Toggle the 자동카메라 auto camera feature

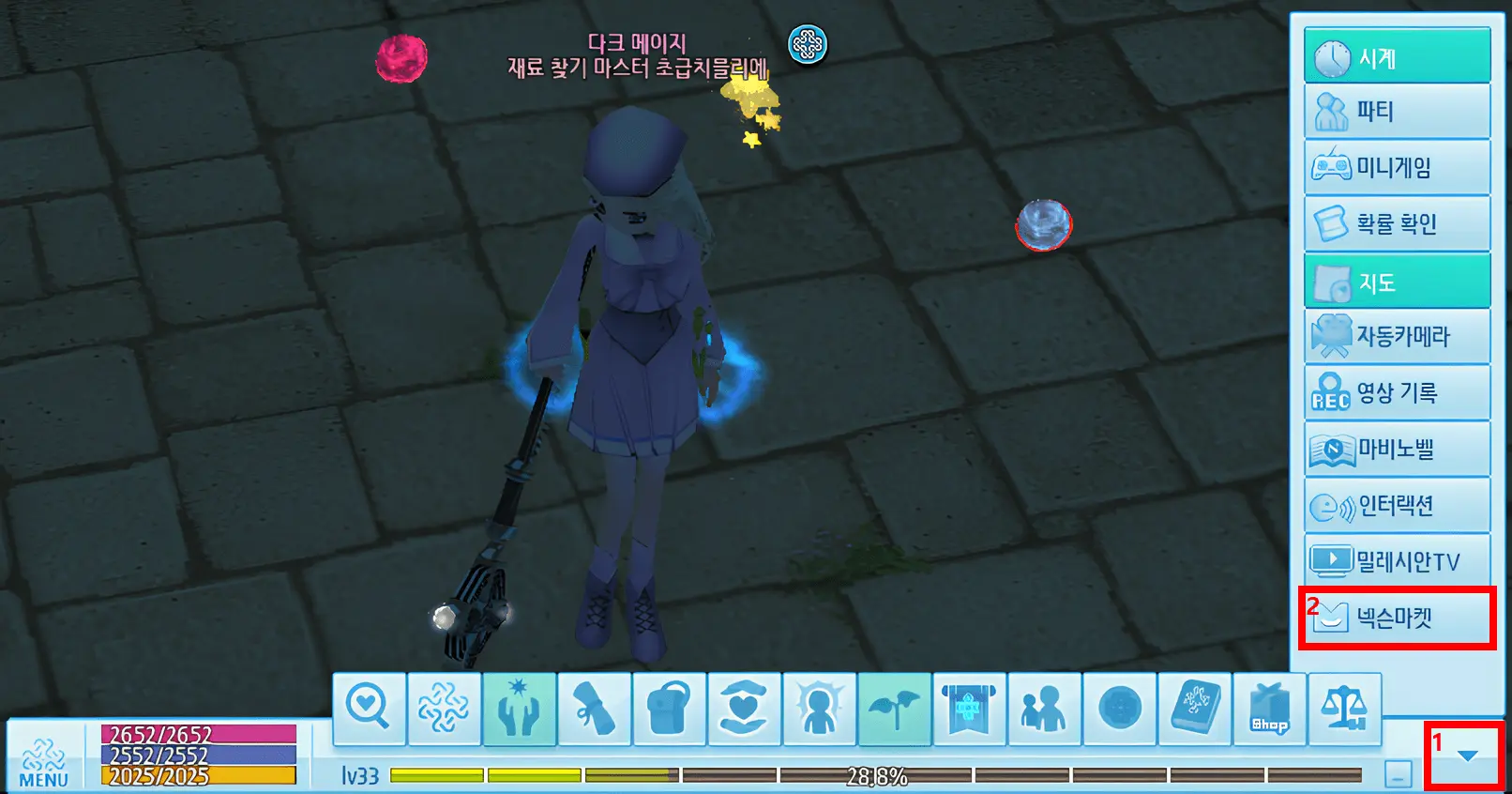click(x=1397, y=336)
